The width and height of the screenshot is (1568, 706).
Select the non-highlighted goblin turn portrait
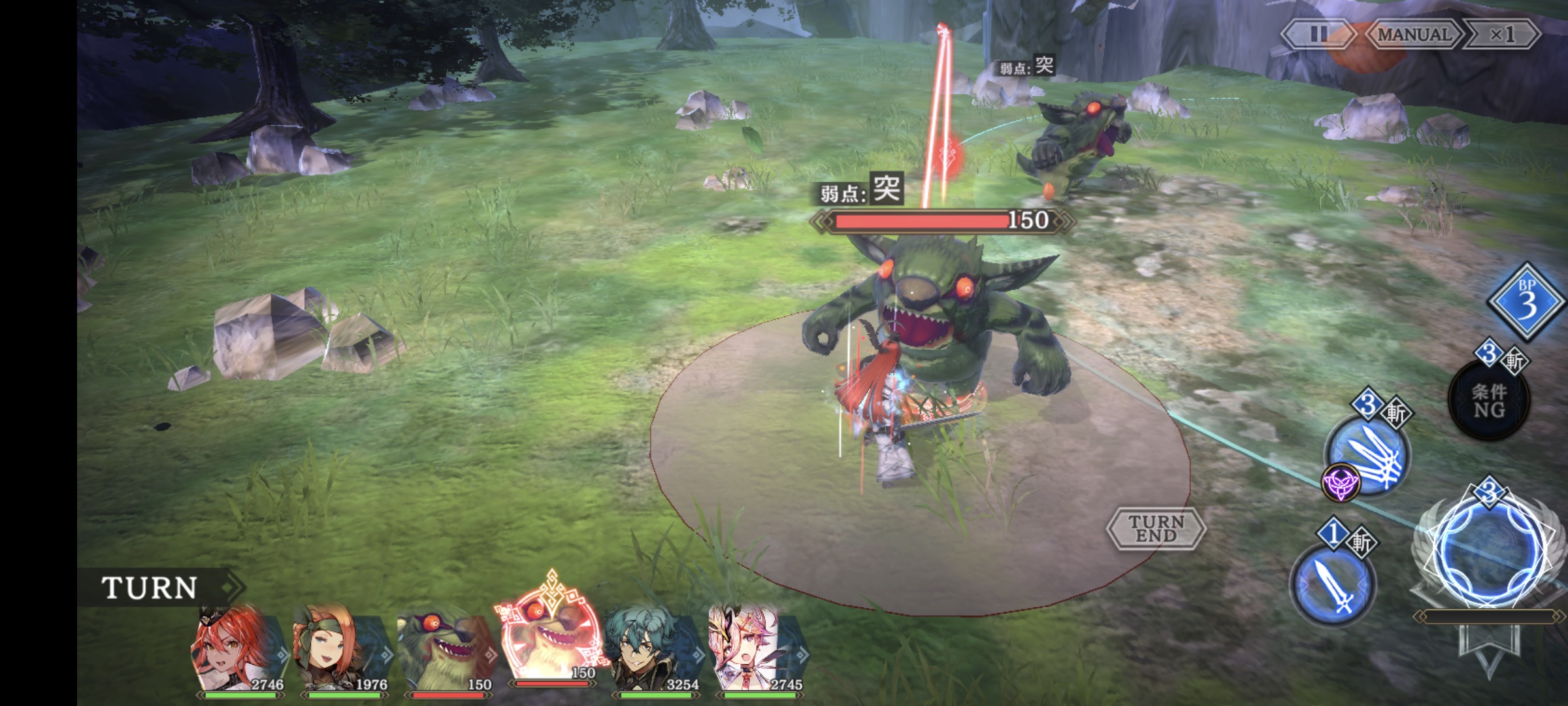[444, 652]
